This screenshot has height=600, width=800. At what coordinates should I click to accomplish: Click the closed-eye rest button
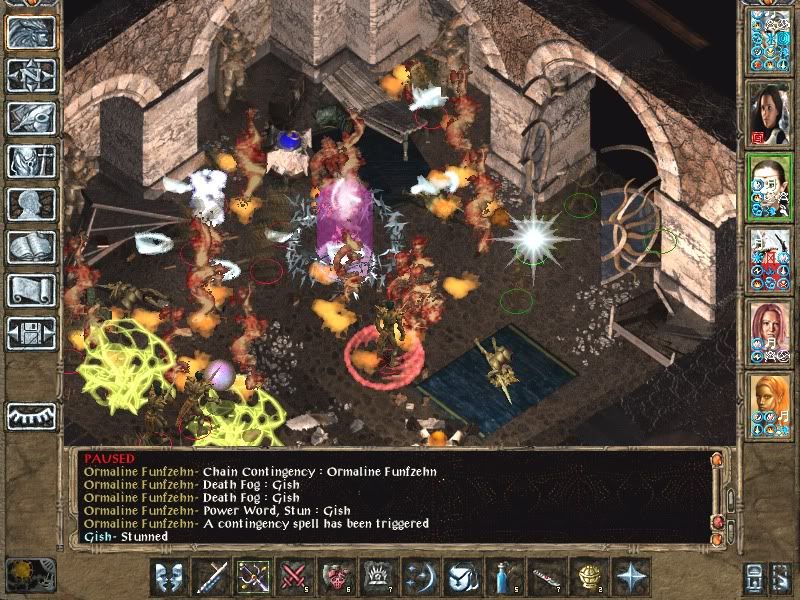[x=31, y=413]
